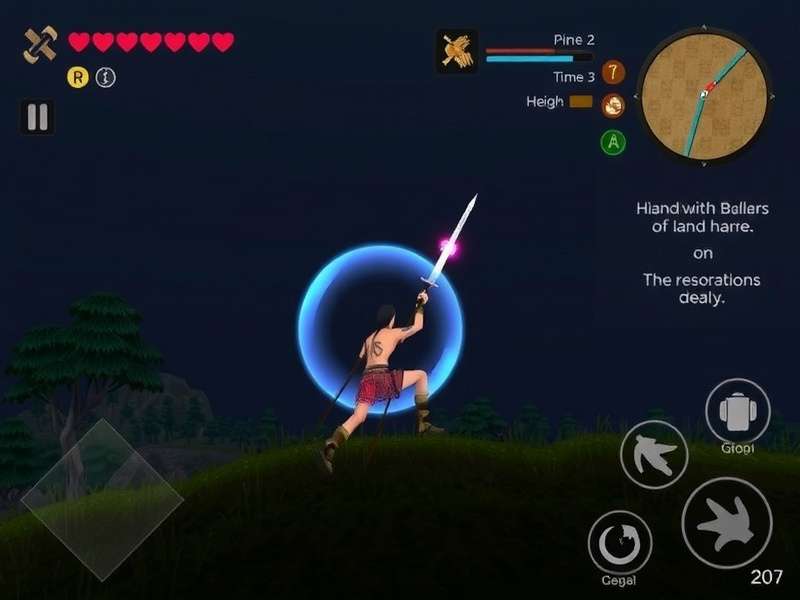Open the circular minimap
Viewport: 800px width, 600px height.
coord(704,93)
